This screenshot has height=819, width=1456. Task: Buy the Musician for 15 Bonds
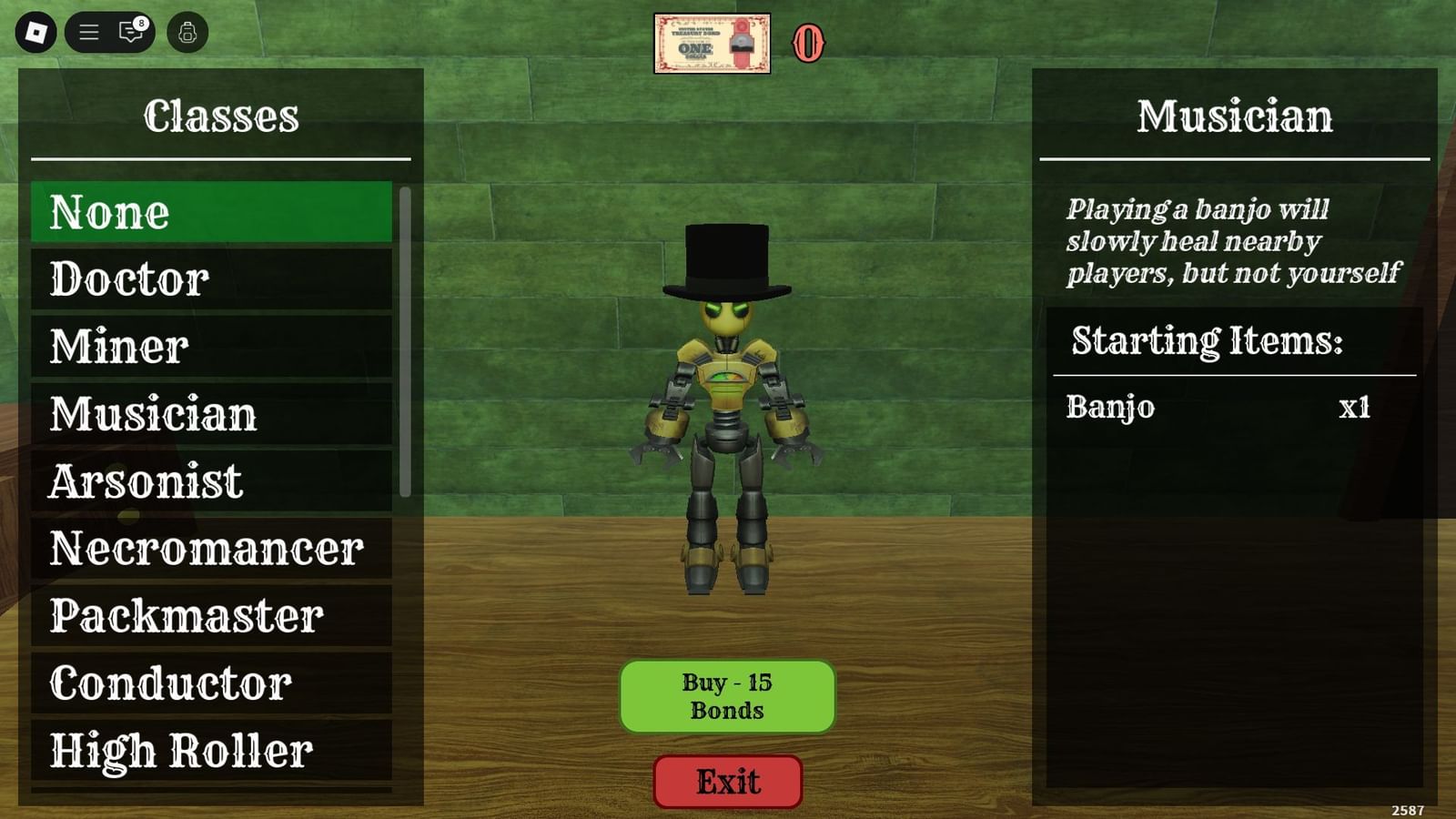coord(727,695)
